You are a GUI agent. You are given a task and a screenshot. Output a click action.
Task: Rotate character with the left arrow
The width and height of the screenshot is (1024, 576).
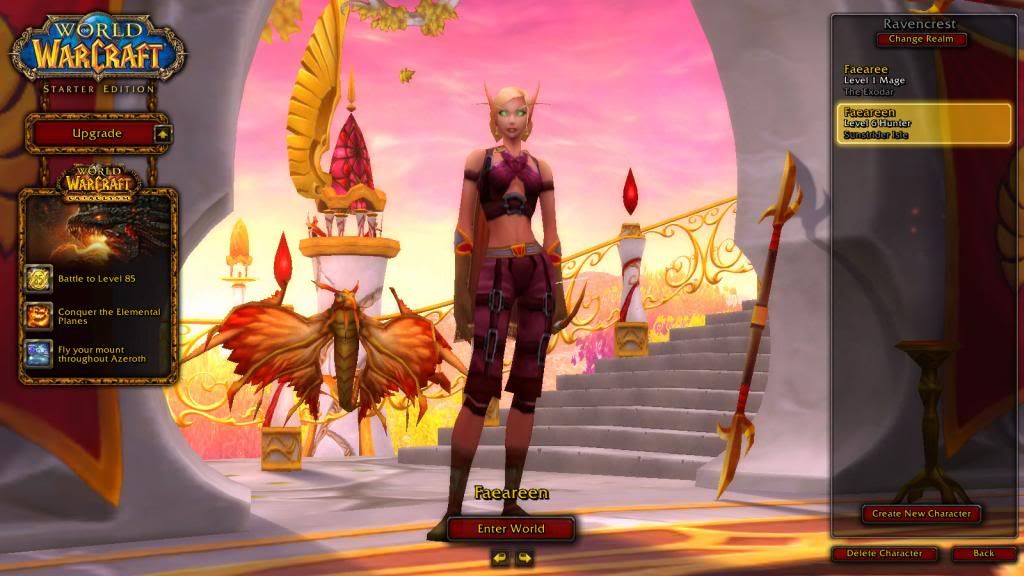point(500,558)
